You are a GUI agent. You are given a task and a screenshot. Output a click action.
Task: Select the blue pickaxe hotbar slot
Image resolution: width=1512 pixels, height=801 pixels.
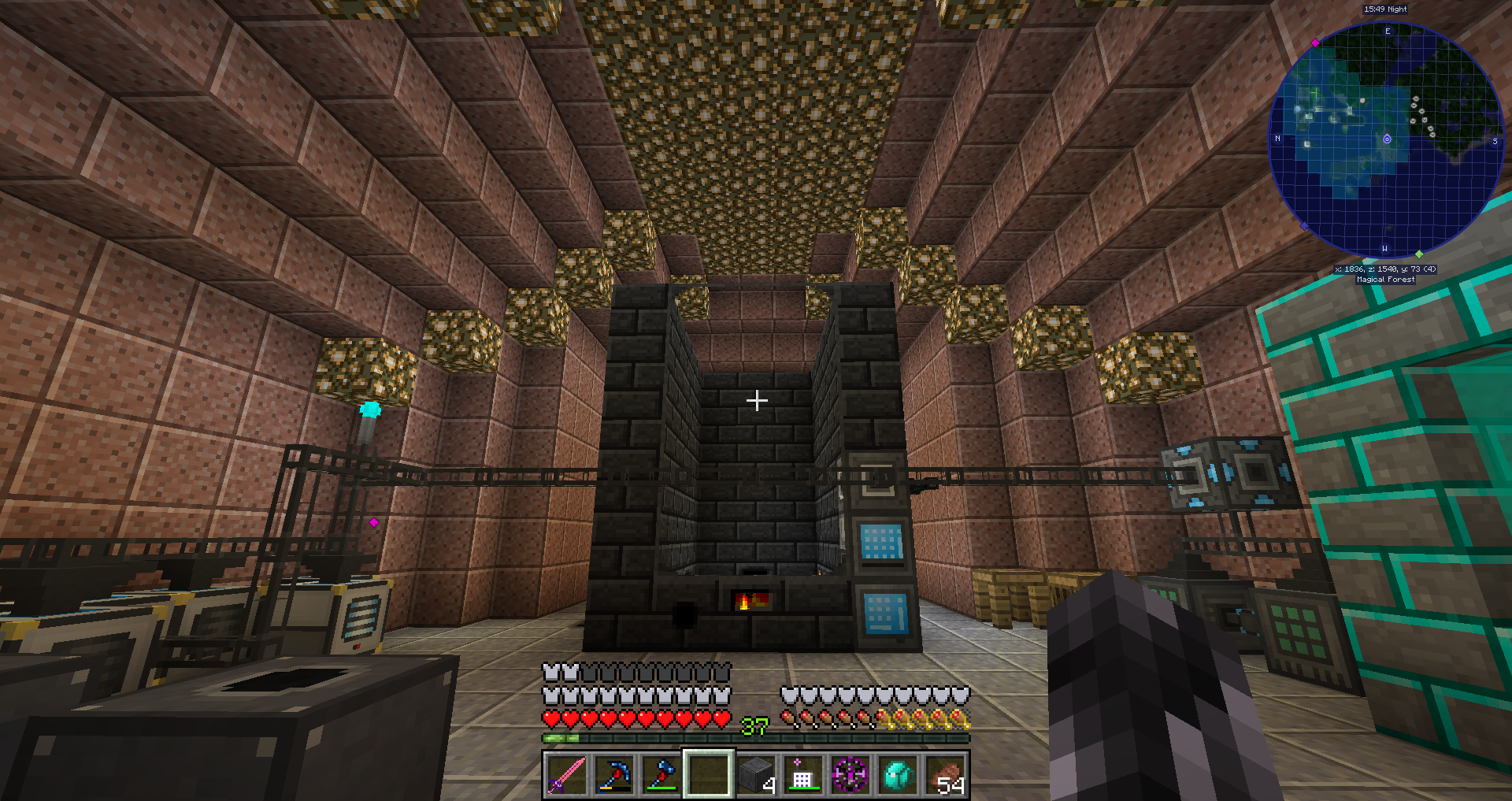click(x=614, y=774)
